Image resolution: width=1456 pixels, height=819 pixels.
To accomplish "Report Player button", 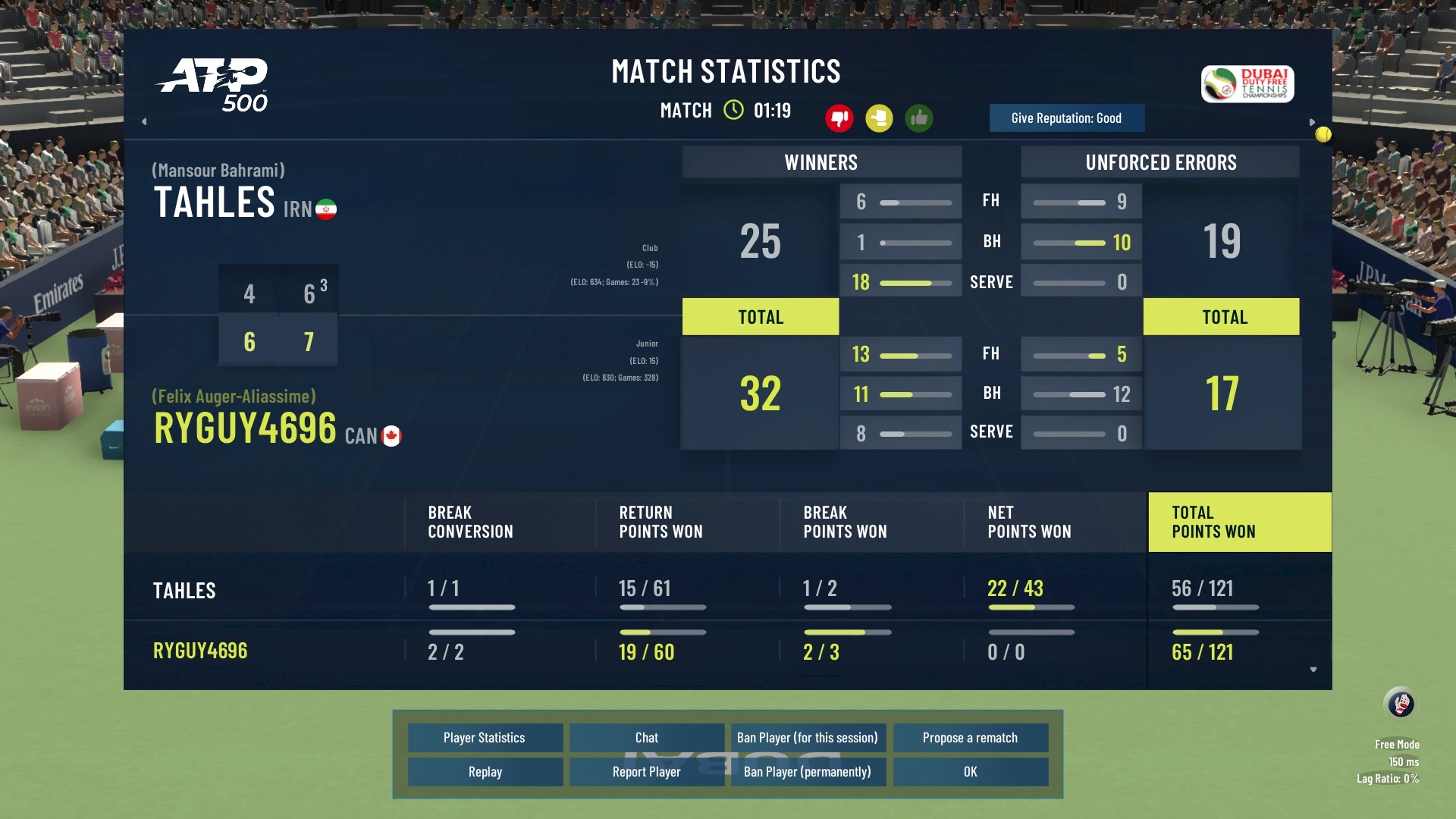I will click(646, 772).
